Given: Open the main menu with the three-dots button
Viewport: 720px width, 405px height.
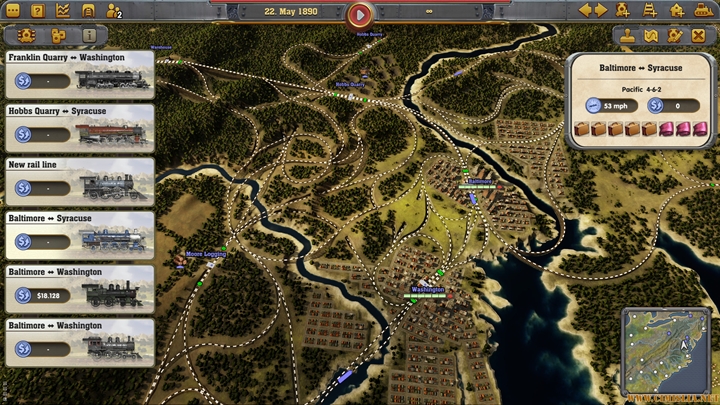Looking at the screenshot, I should coord(13,11).
